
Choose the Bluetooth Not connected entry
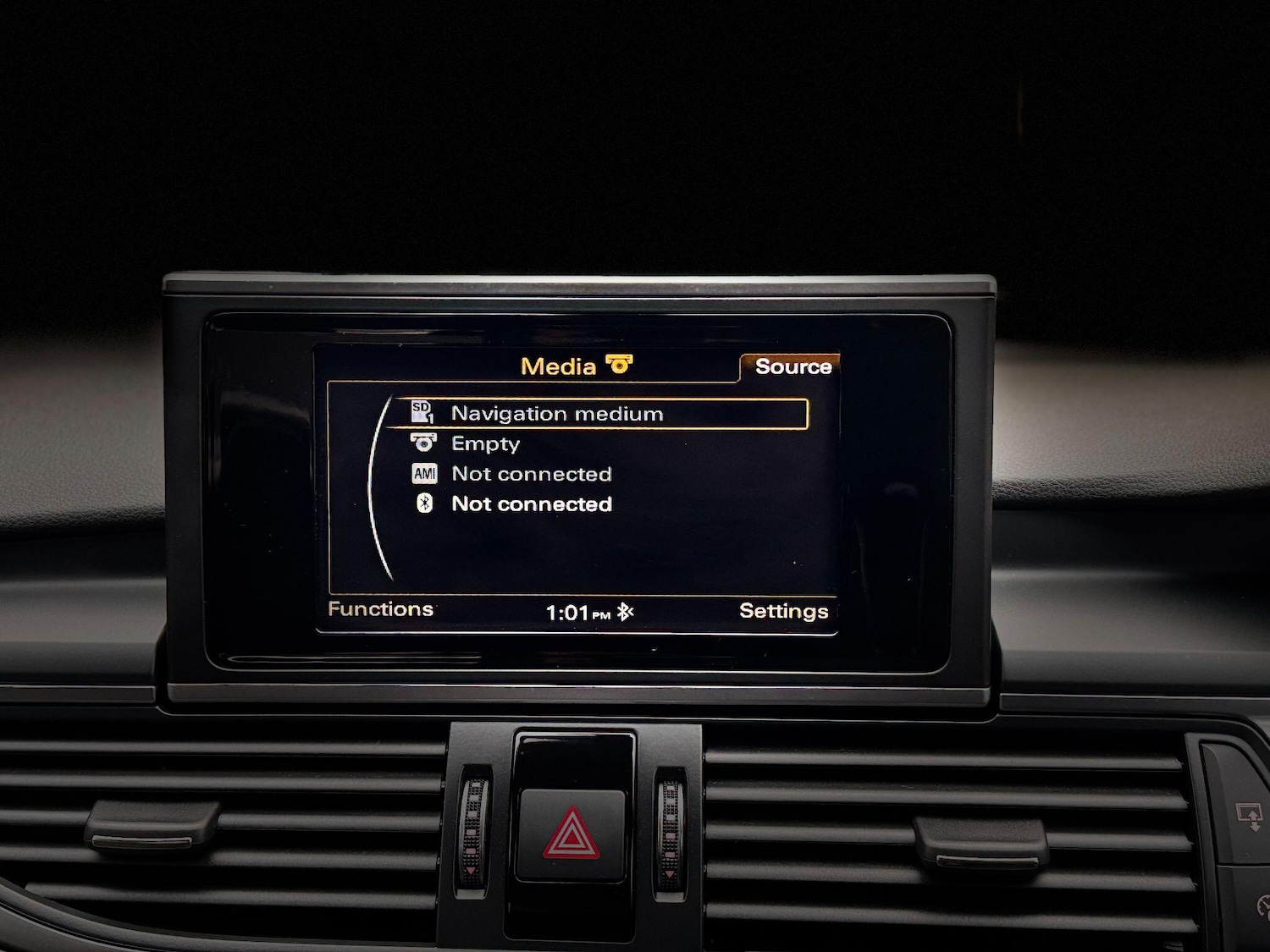(x=531, y=504)
